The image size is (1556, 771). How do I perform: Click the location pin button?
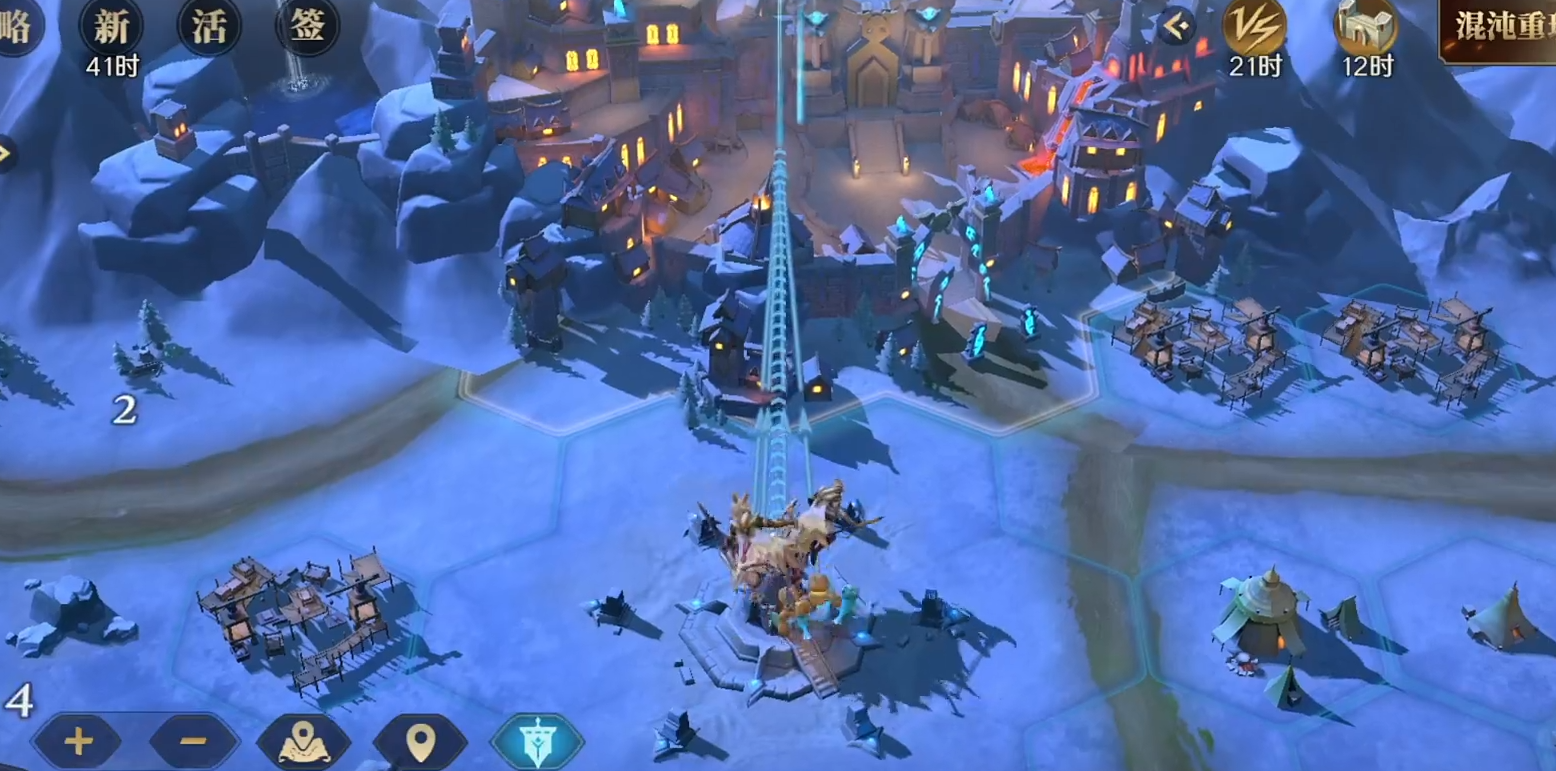coord(420,741)
